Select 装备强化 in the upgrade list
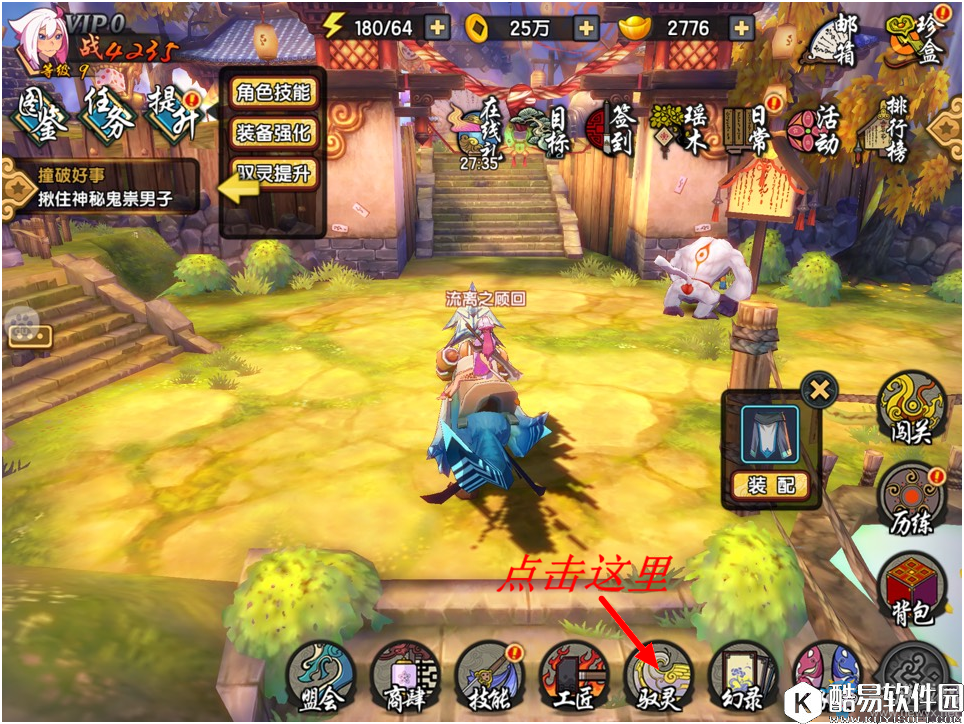This screenshot has height=724, width=964. 273,132
